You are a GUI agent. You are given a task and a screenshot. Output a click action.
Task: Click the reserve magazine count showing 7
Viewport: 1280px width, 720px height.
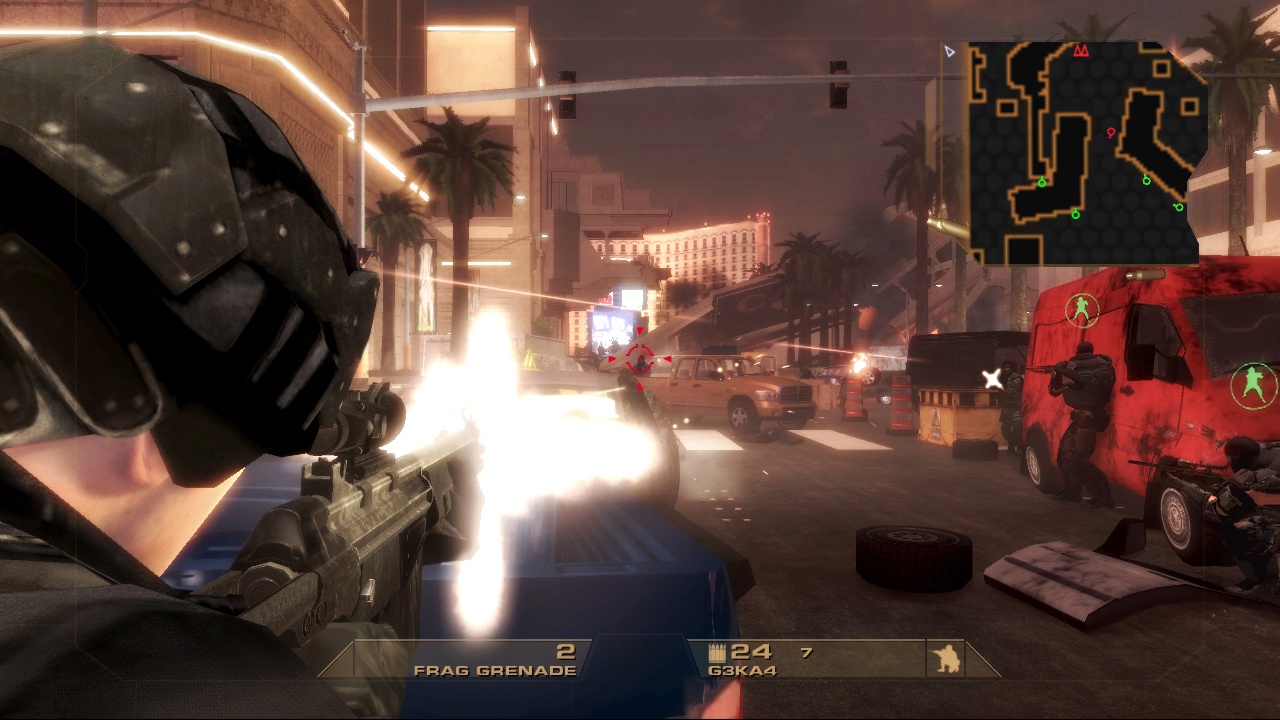point(806,652)
